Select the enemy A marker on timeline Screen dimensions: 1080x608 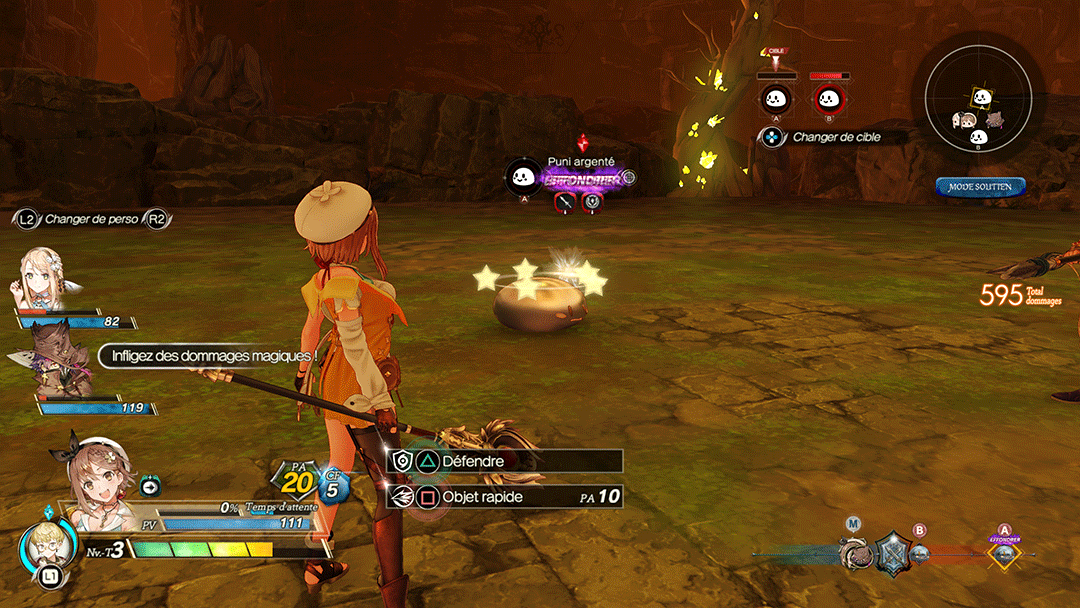coord(1004,554)
